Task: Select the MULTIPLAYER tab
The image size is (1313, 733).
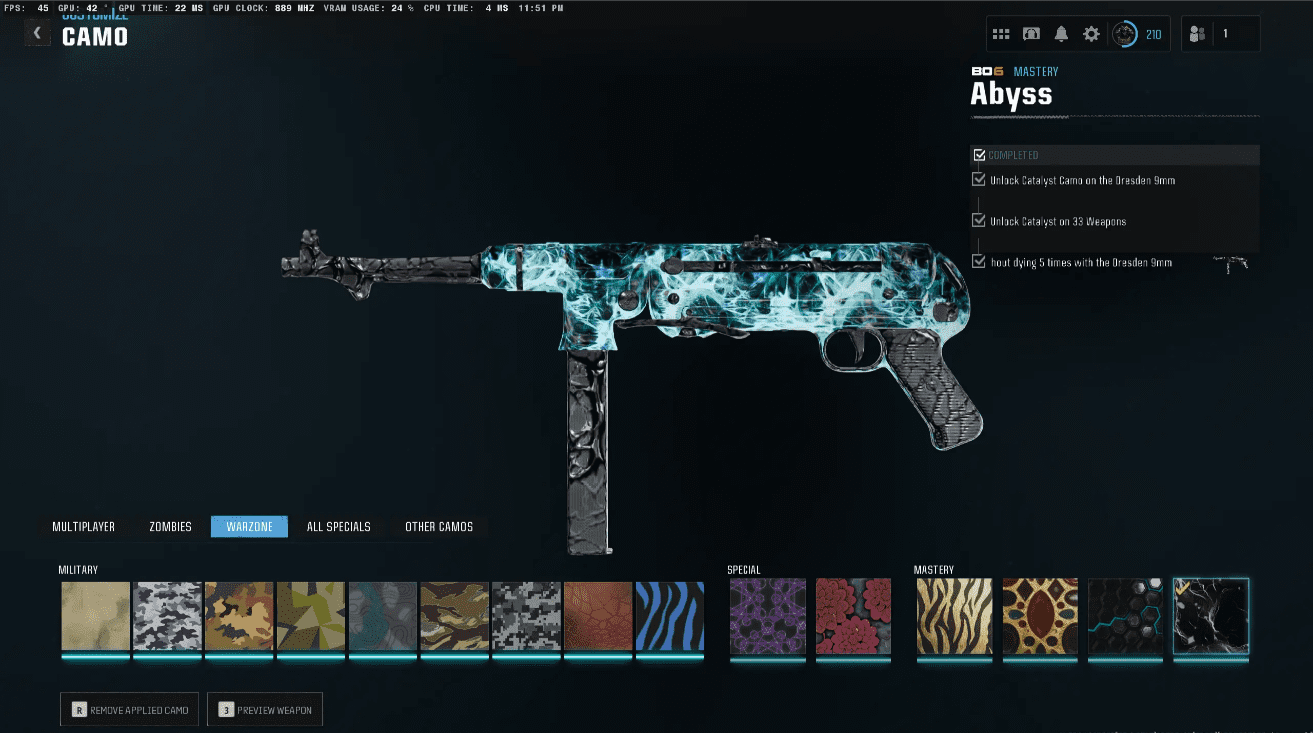Action: click(x=84, y=526)
